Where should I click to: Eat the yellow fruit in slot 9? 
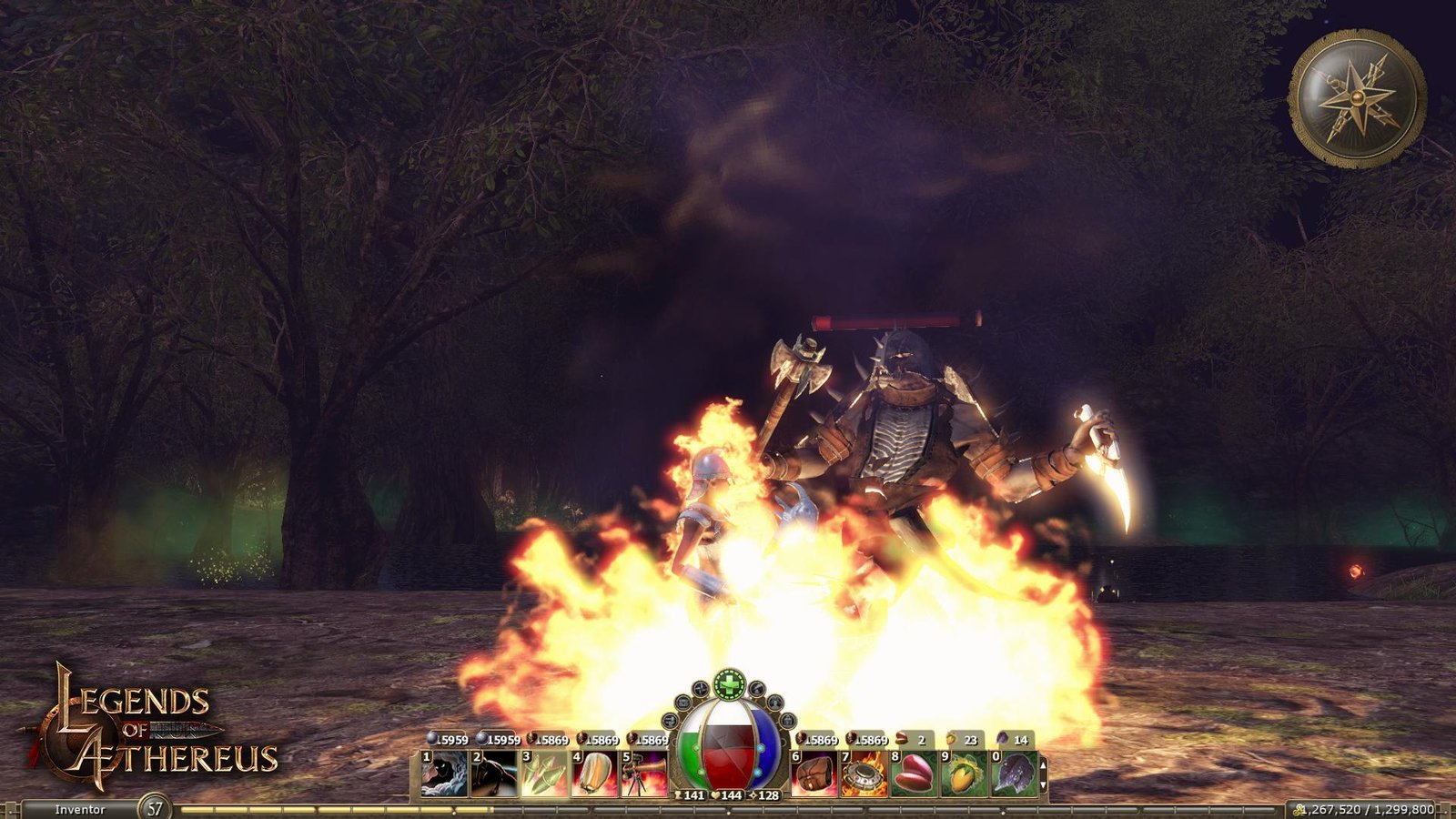click(963, 774)
